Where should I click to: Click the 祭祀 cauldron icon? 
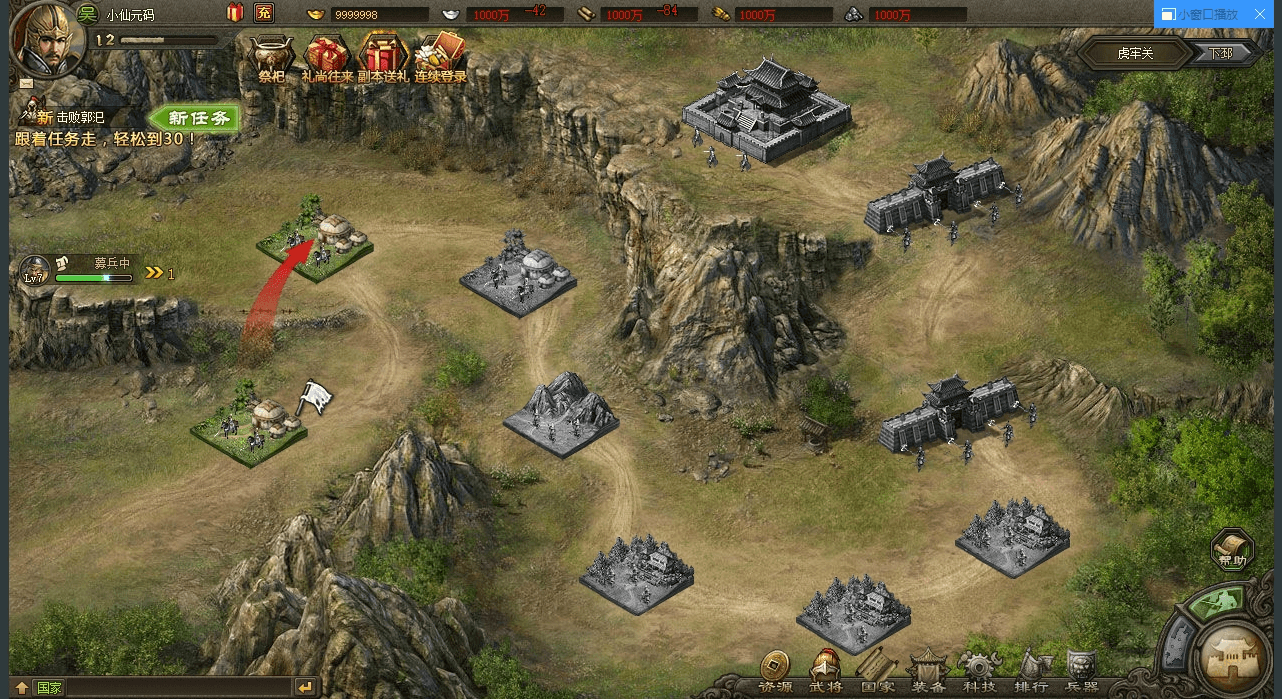point(271,58)
